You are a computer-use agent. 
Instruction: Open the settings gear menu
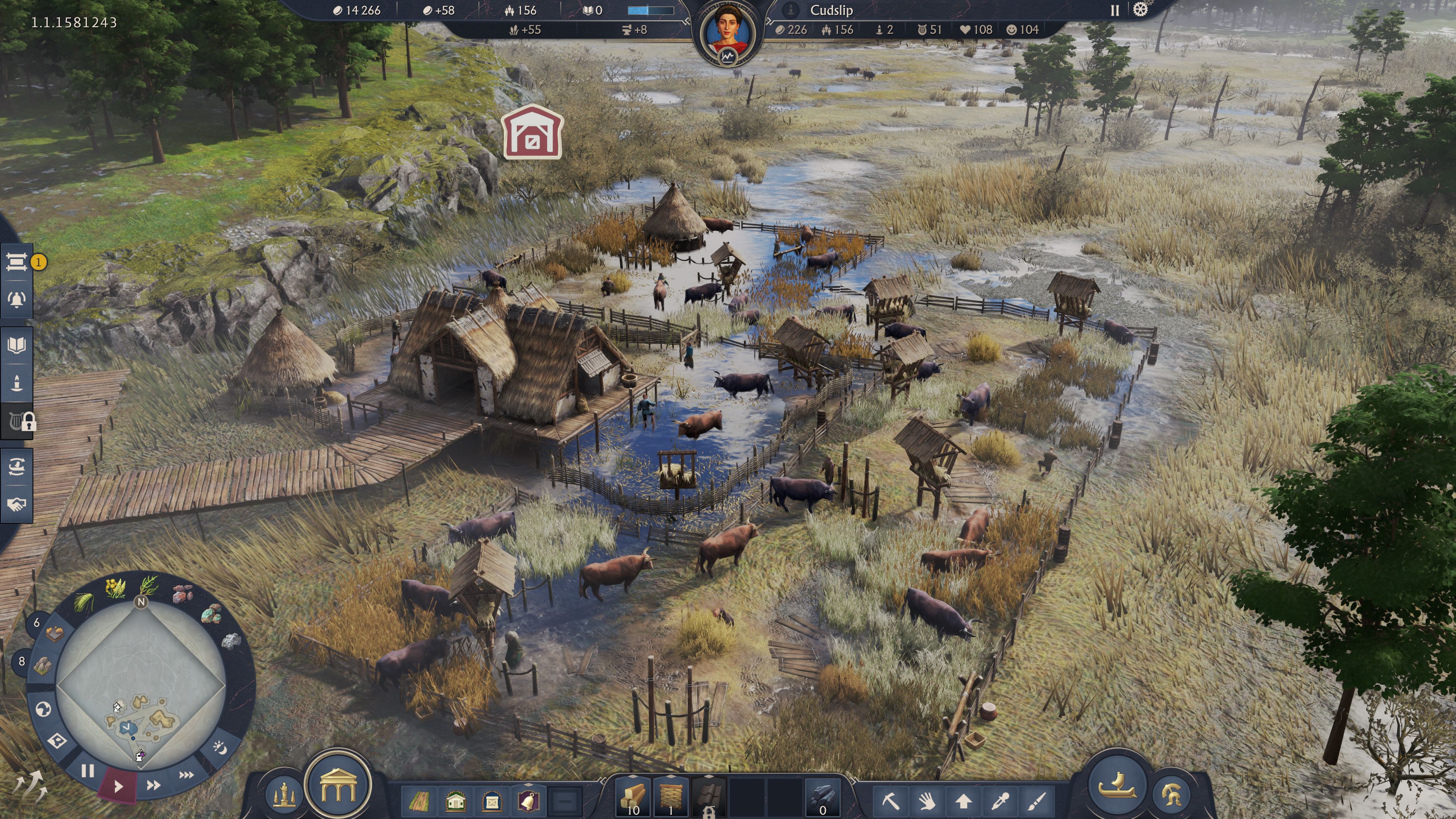point(1140,10)
